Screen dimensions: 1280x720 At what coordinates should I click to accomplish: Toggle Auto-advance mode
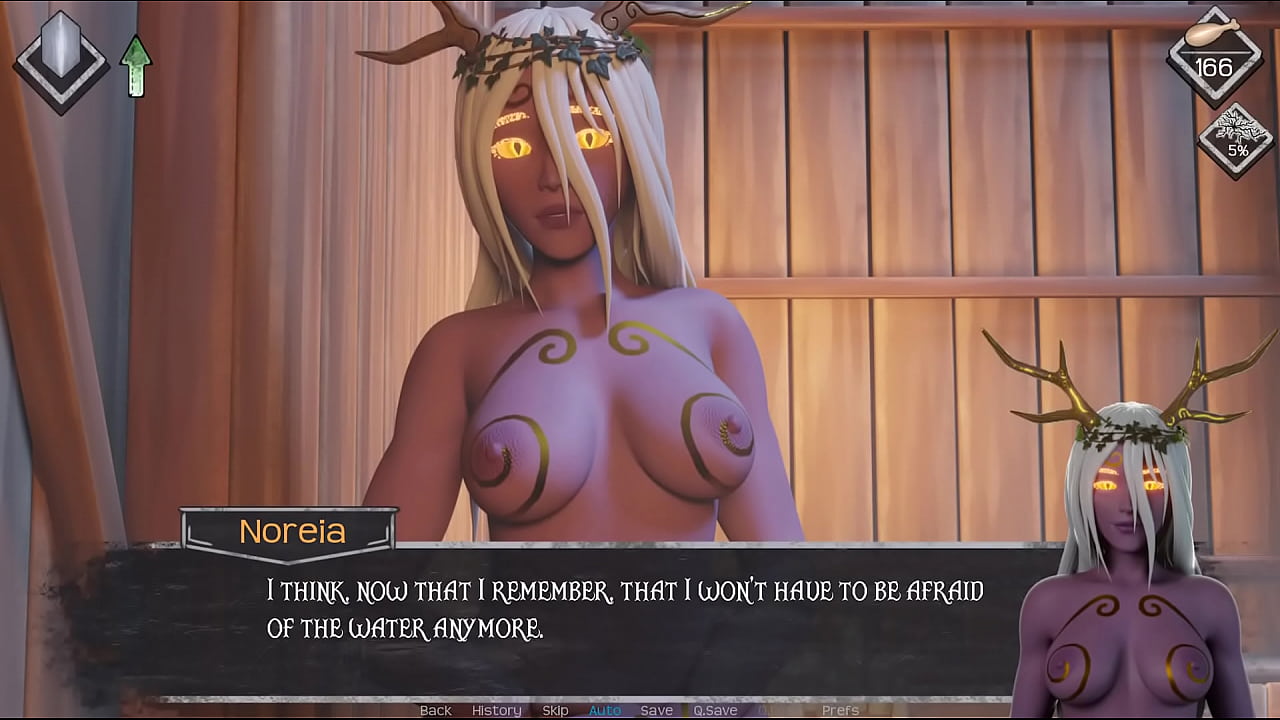coord(605,710)
